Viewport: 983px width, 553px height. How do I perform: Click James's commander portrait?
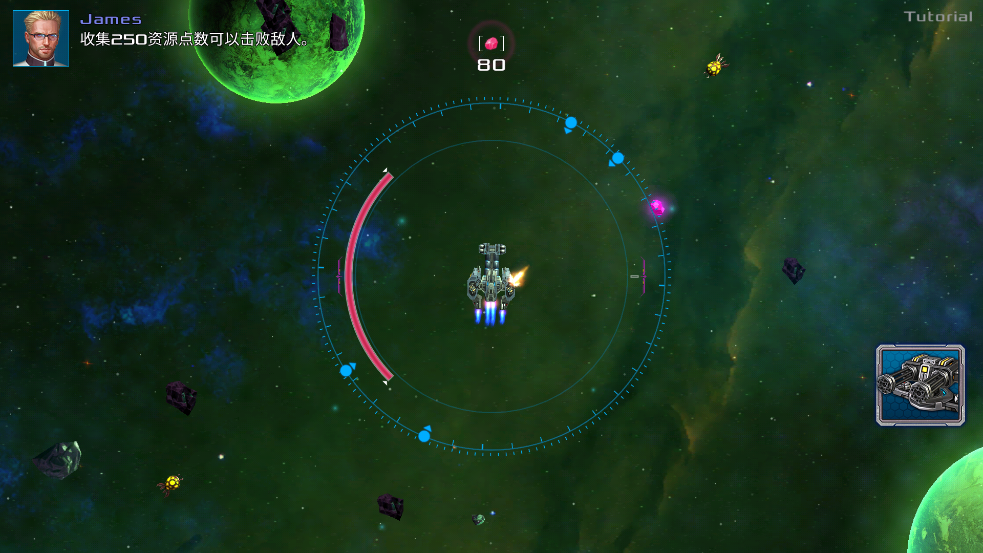click(x=41, y=39)
